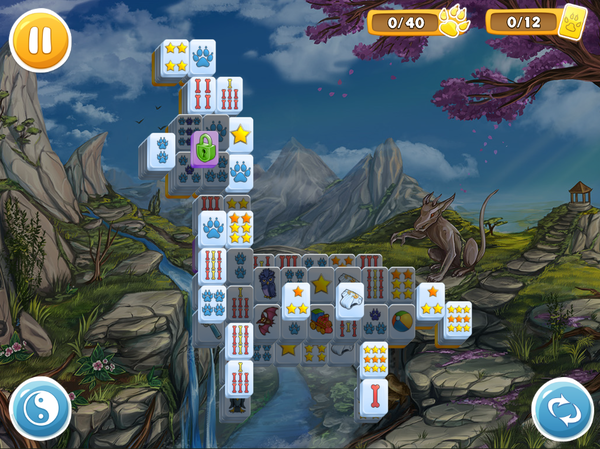The width and height of the screenshot is (600, 449).
Task: Pick the tile with two red bones
Action: 201,96
